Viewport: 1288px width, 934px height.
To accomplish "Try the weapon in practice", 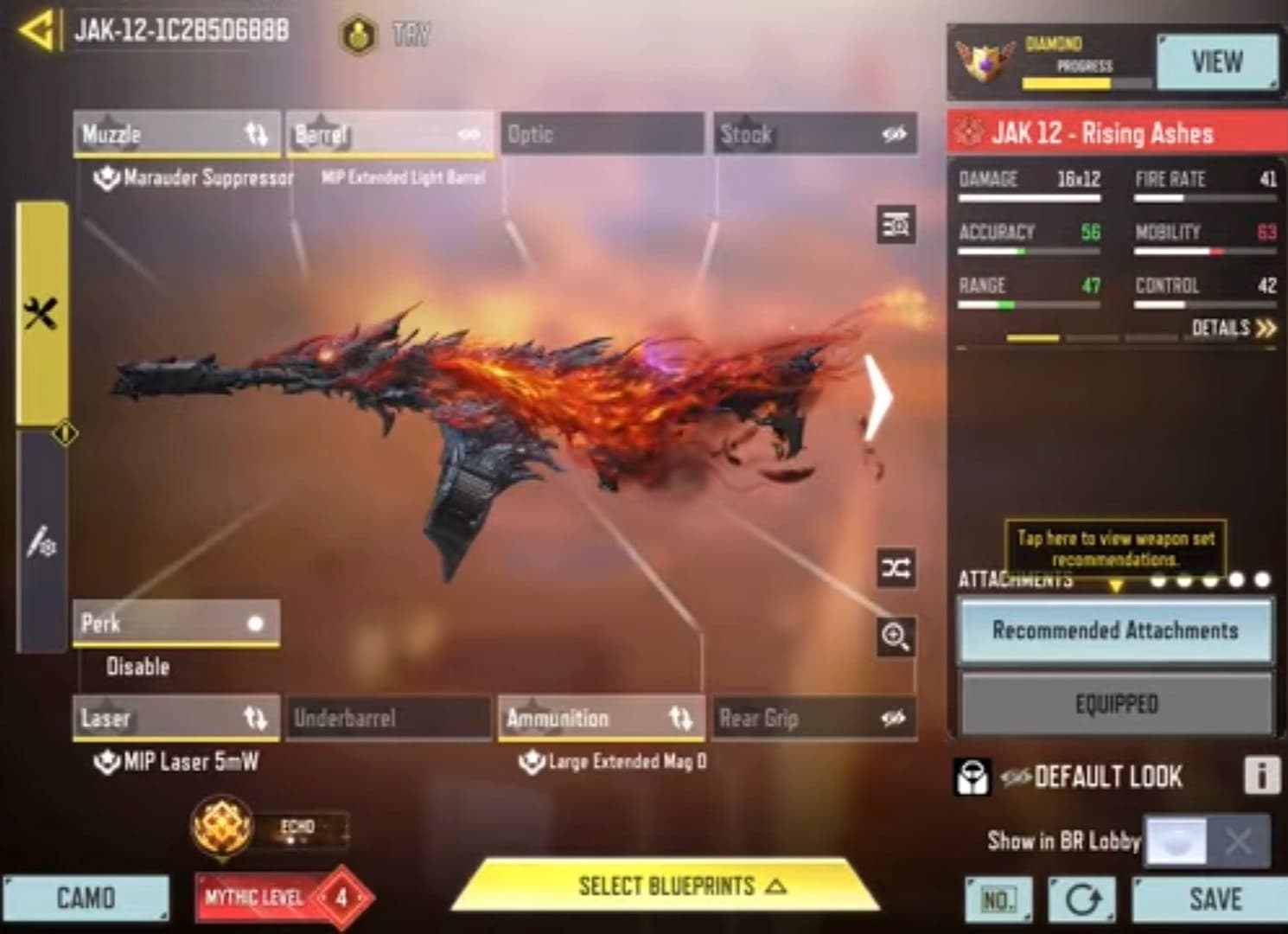I will point(385,35).
